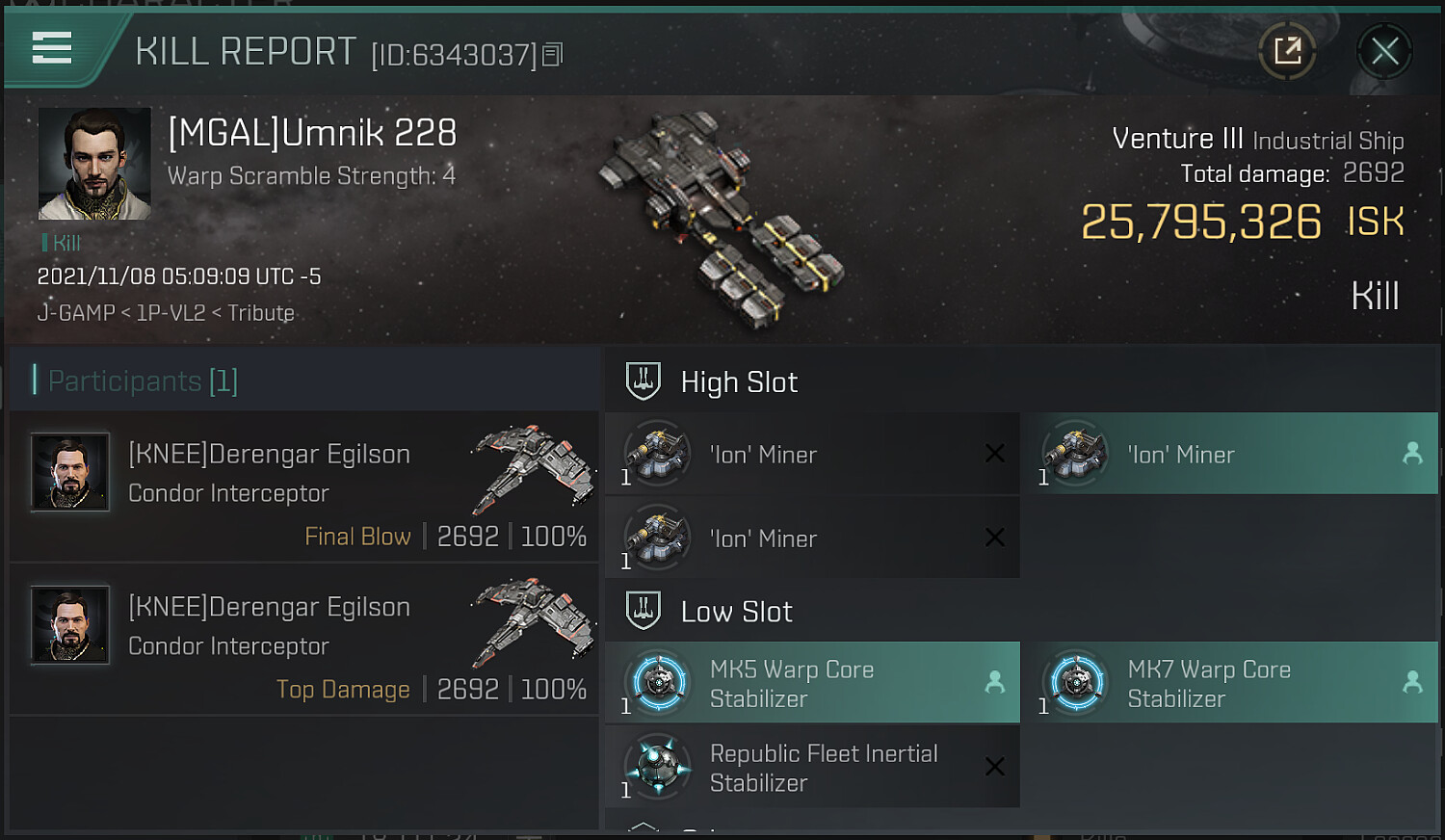Image resolution: width=1445 pixels, height=840 pixels.
Task: Select the Final Blow participant row
Action: coord(304,487)
